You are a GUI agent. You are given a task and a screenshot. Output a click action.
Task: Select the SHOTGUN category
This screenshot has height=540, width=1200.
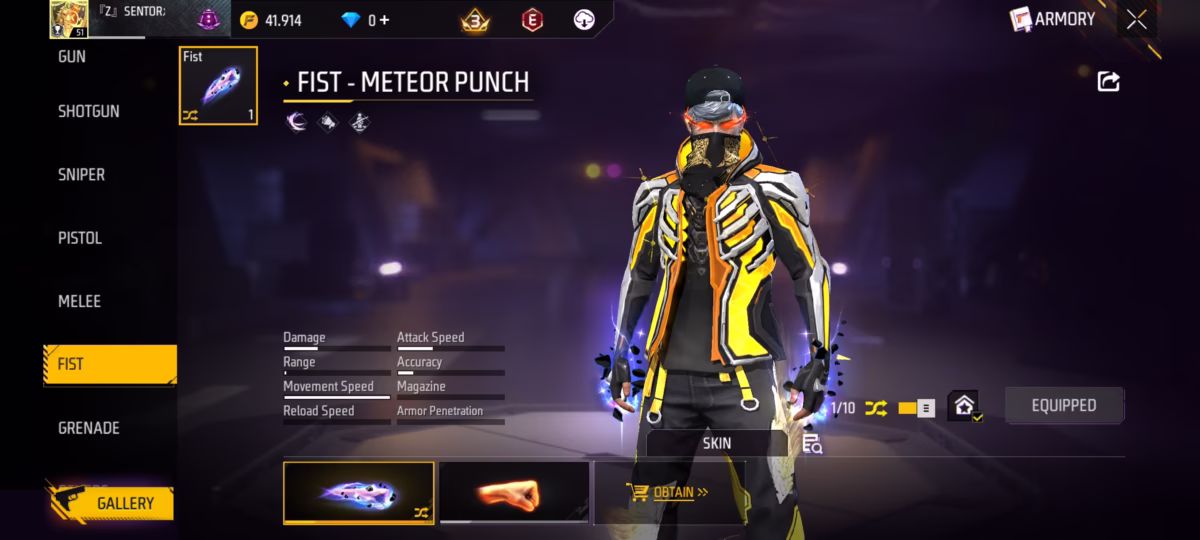coord(89,111)
